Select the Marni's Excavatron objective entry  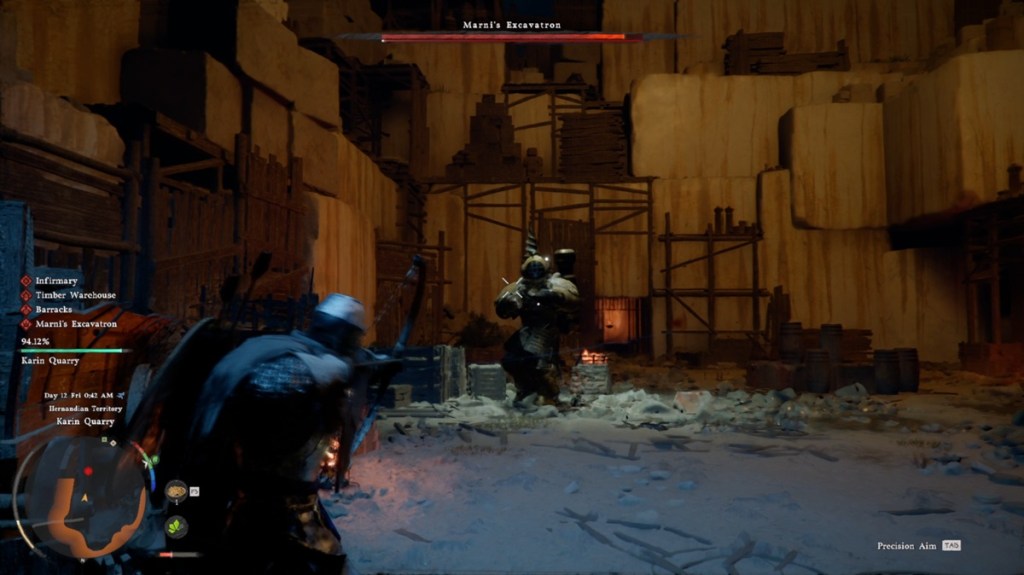(x=76, y=324)
